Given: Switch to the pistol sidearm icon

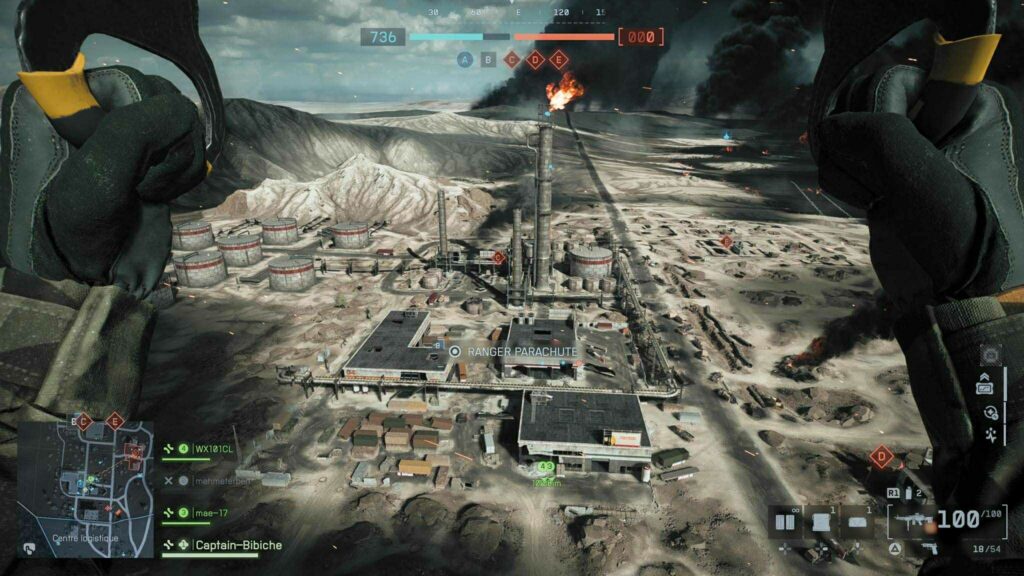Looking at the screenshot, I should (928, 547).
